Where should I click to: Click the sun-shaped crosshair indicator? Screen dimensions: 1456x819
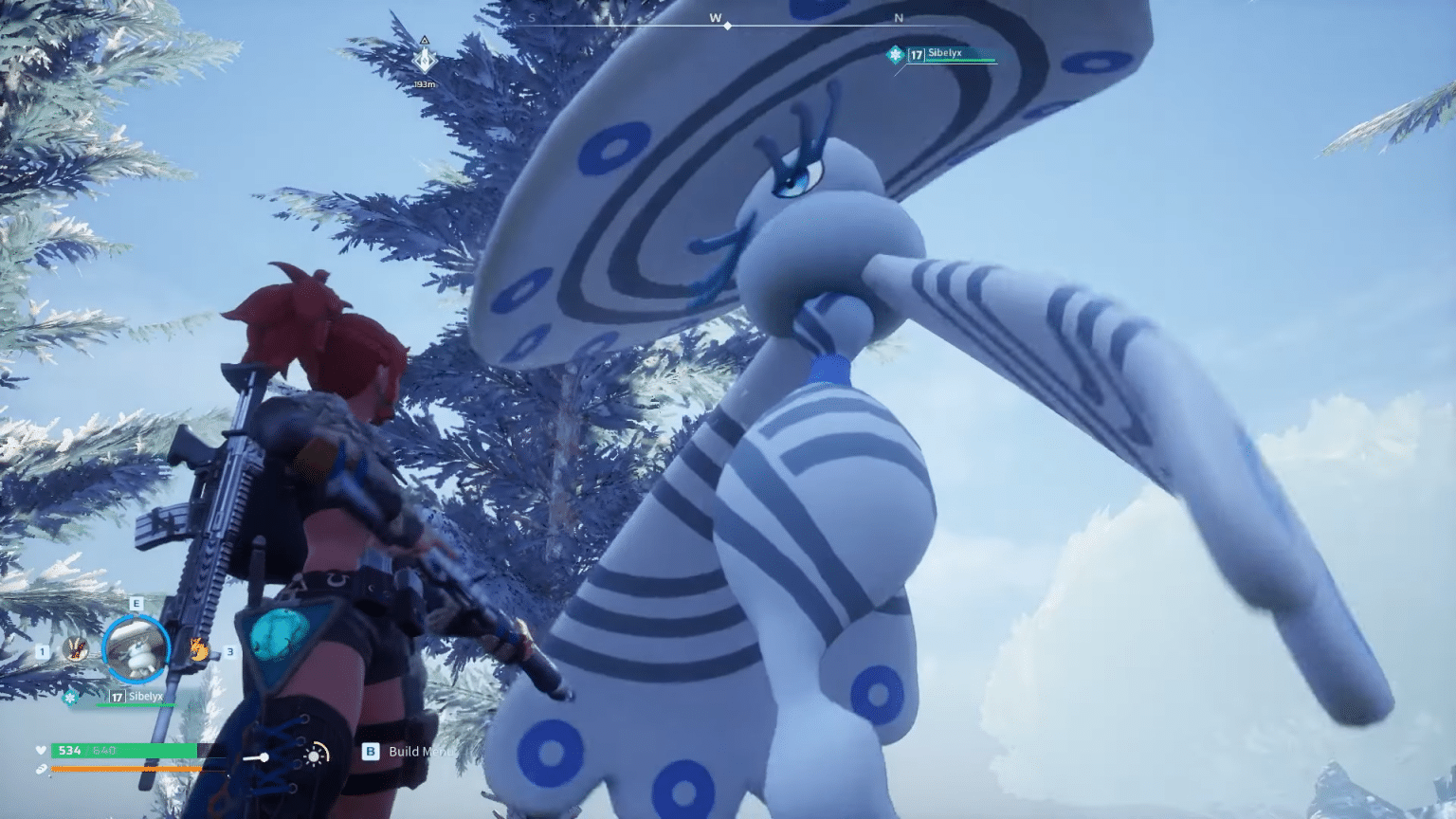(x=314, y=756)
